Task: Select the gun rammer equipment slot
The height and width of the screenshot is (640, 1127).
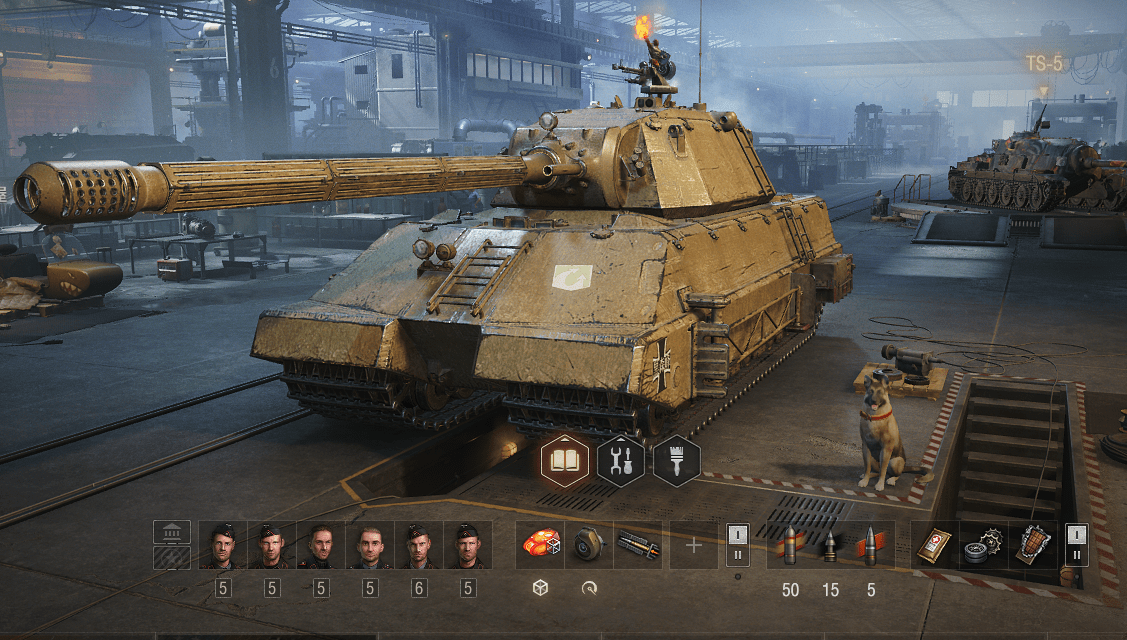Action: point(637,545)
